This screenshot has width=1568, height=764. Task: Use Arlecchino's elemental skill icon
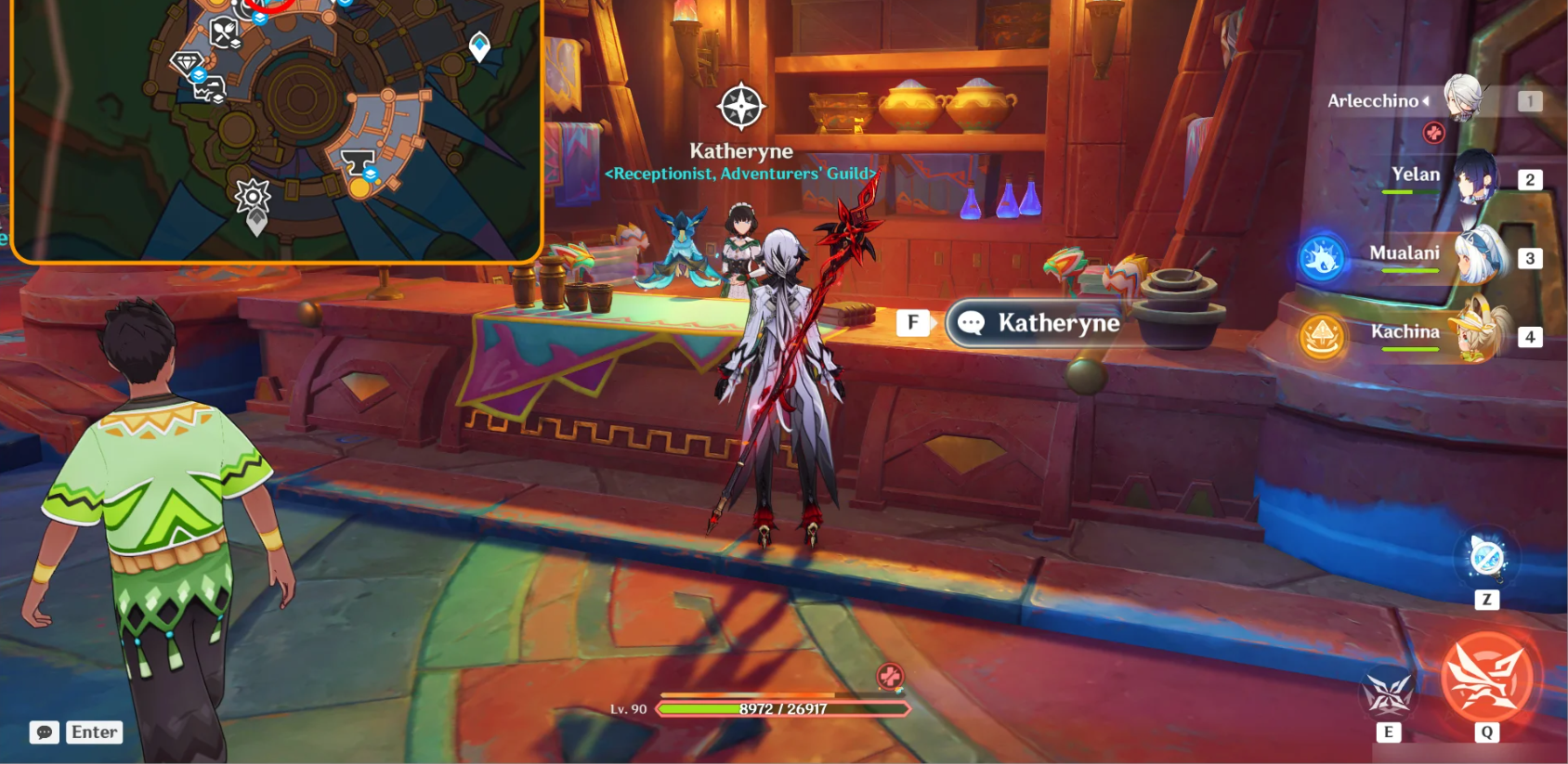point(1388,693)
